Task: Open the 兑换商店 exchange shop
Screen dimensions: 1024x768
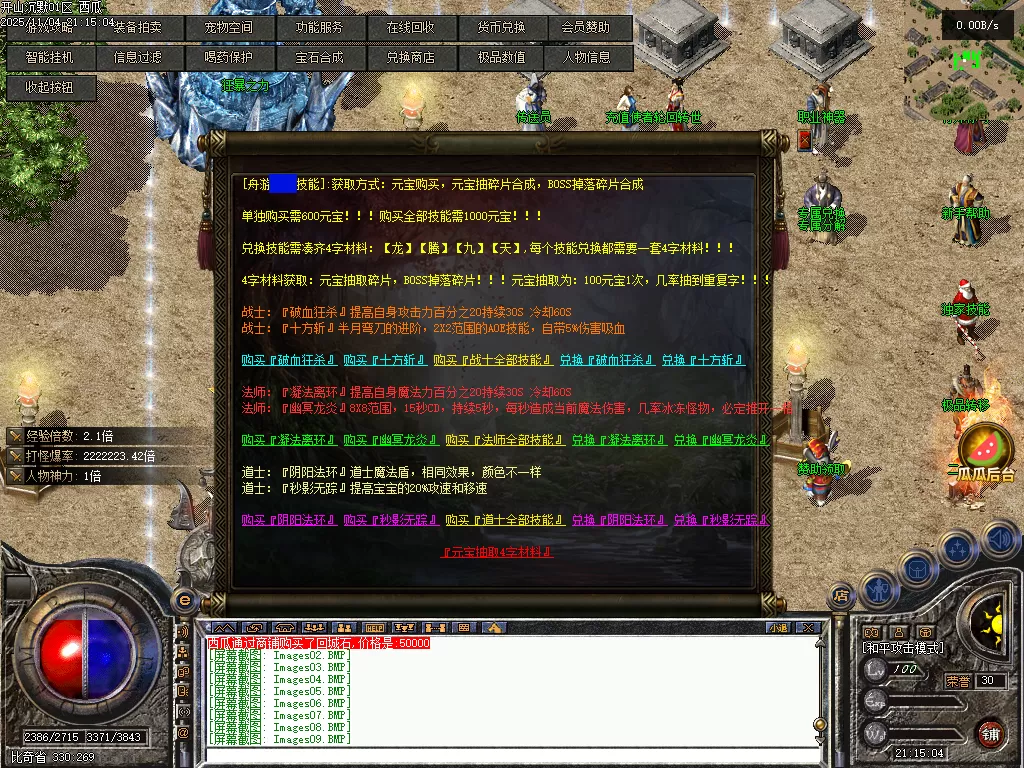Action: [411, 57]
